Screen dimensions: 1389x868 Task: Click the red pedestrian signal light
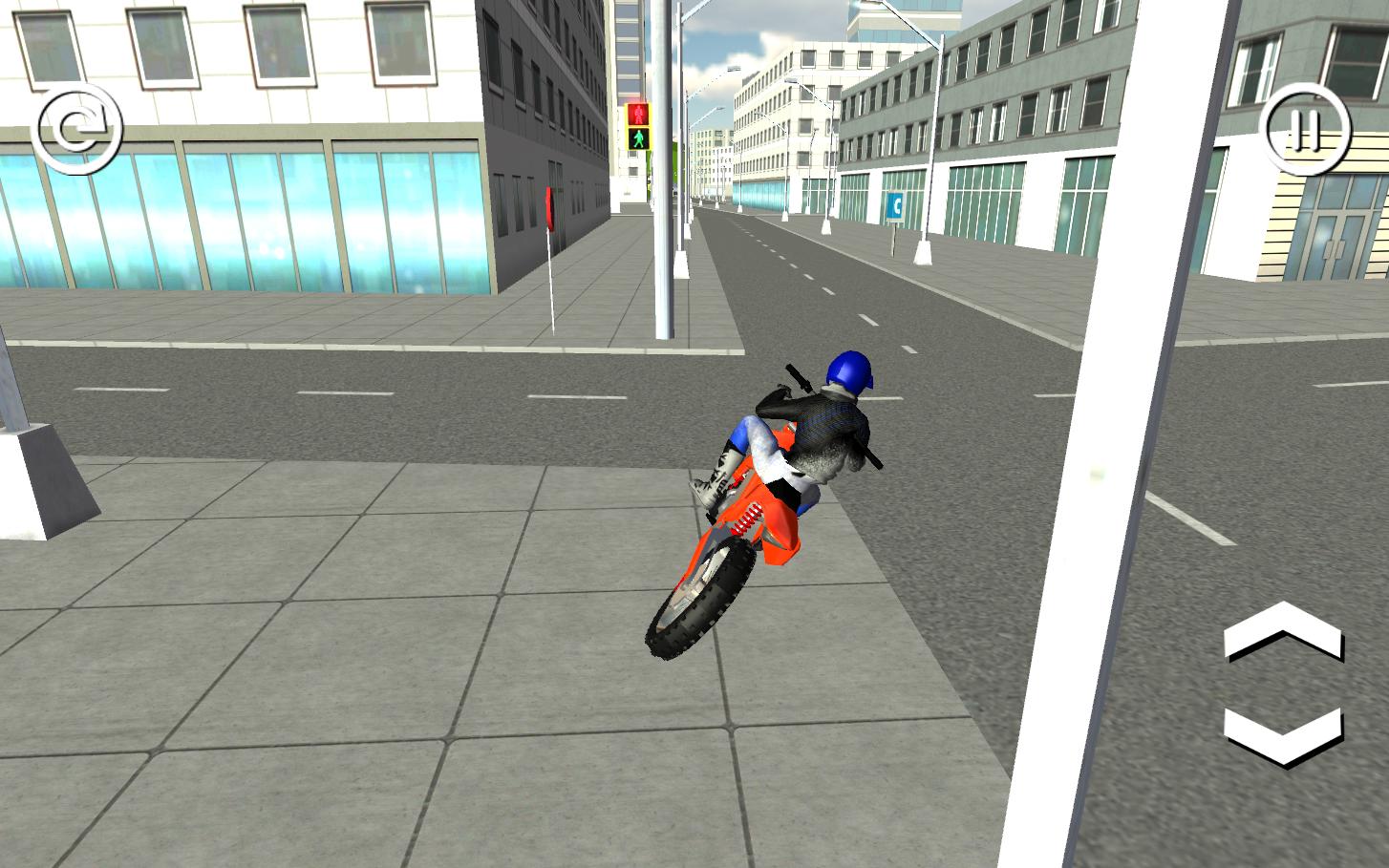(x=638, y=115)
